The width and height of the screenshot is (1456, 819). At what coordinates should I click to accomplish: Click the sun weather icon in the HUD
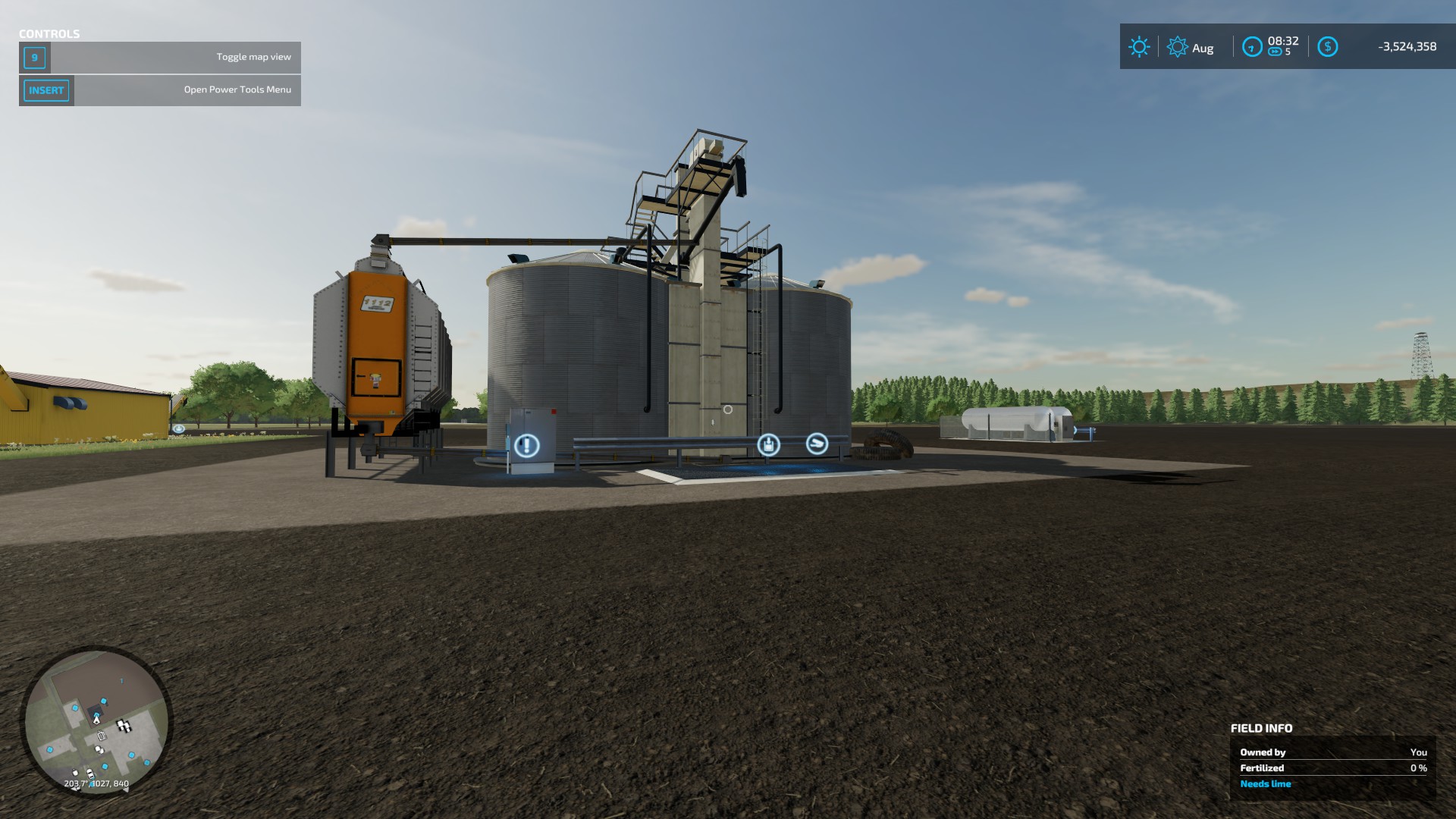[1137, 47]
